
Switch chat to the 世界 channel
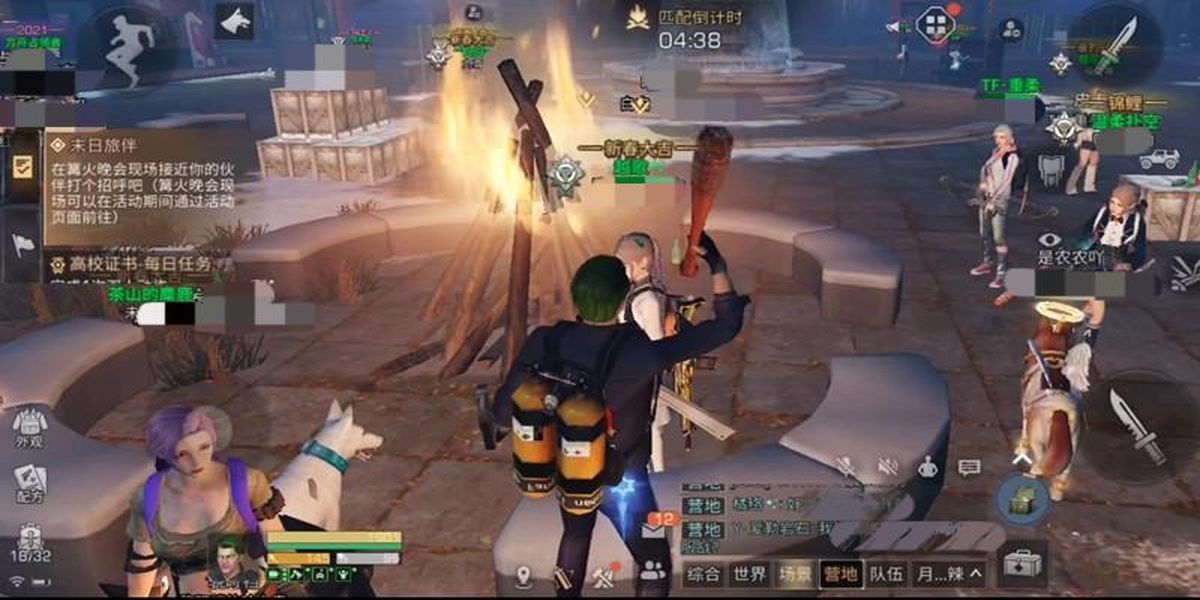pos(750,574)
